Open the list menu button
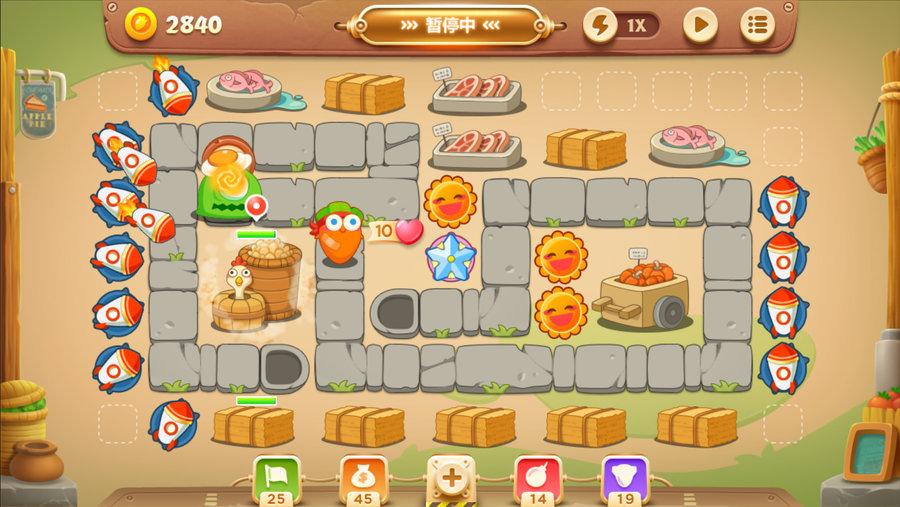The width and height of the screenshot is (900, 507). coord(757,25)
